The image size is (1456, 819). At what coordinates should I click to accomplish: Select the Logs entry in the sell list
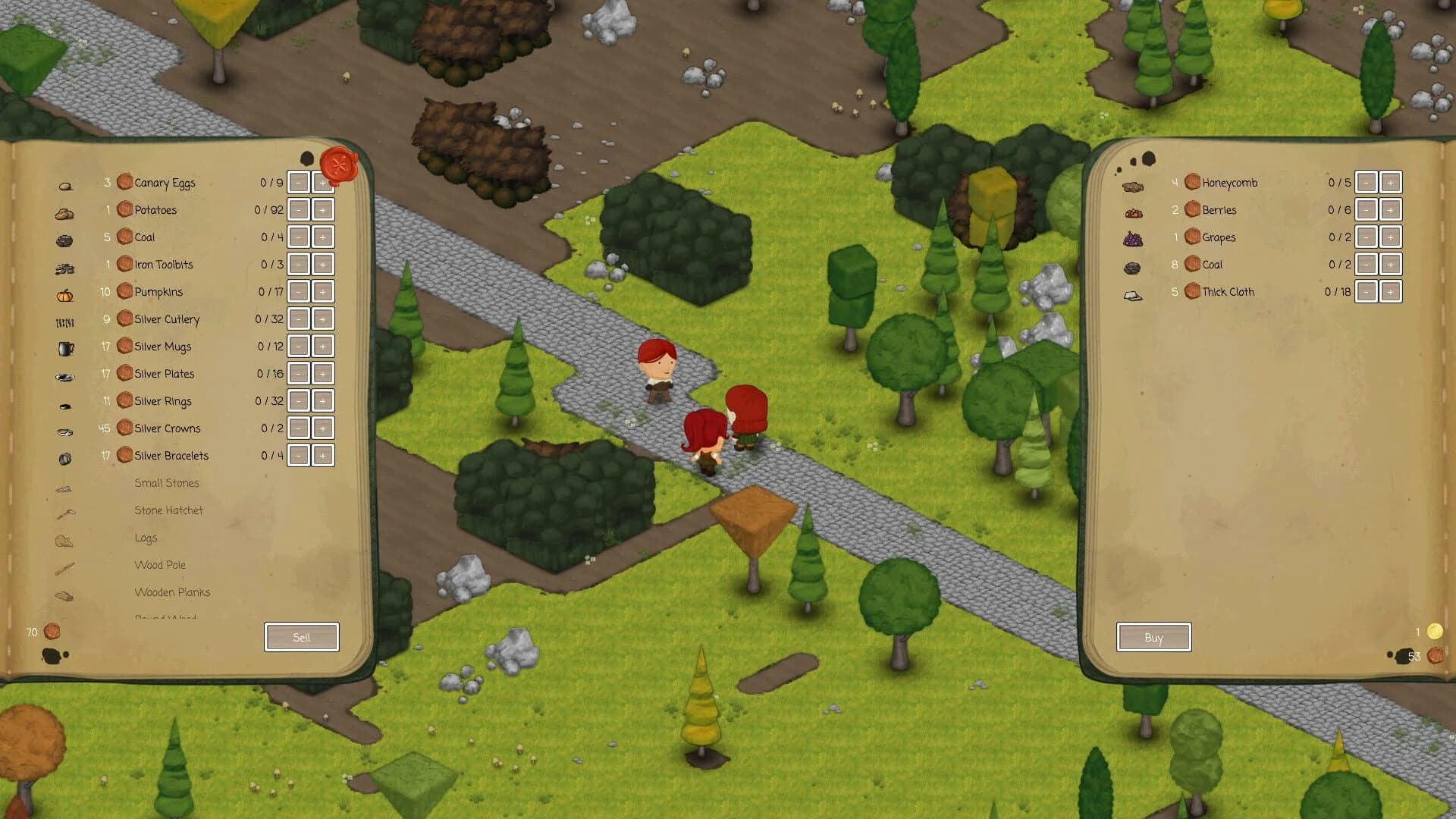146,538
